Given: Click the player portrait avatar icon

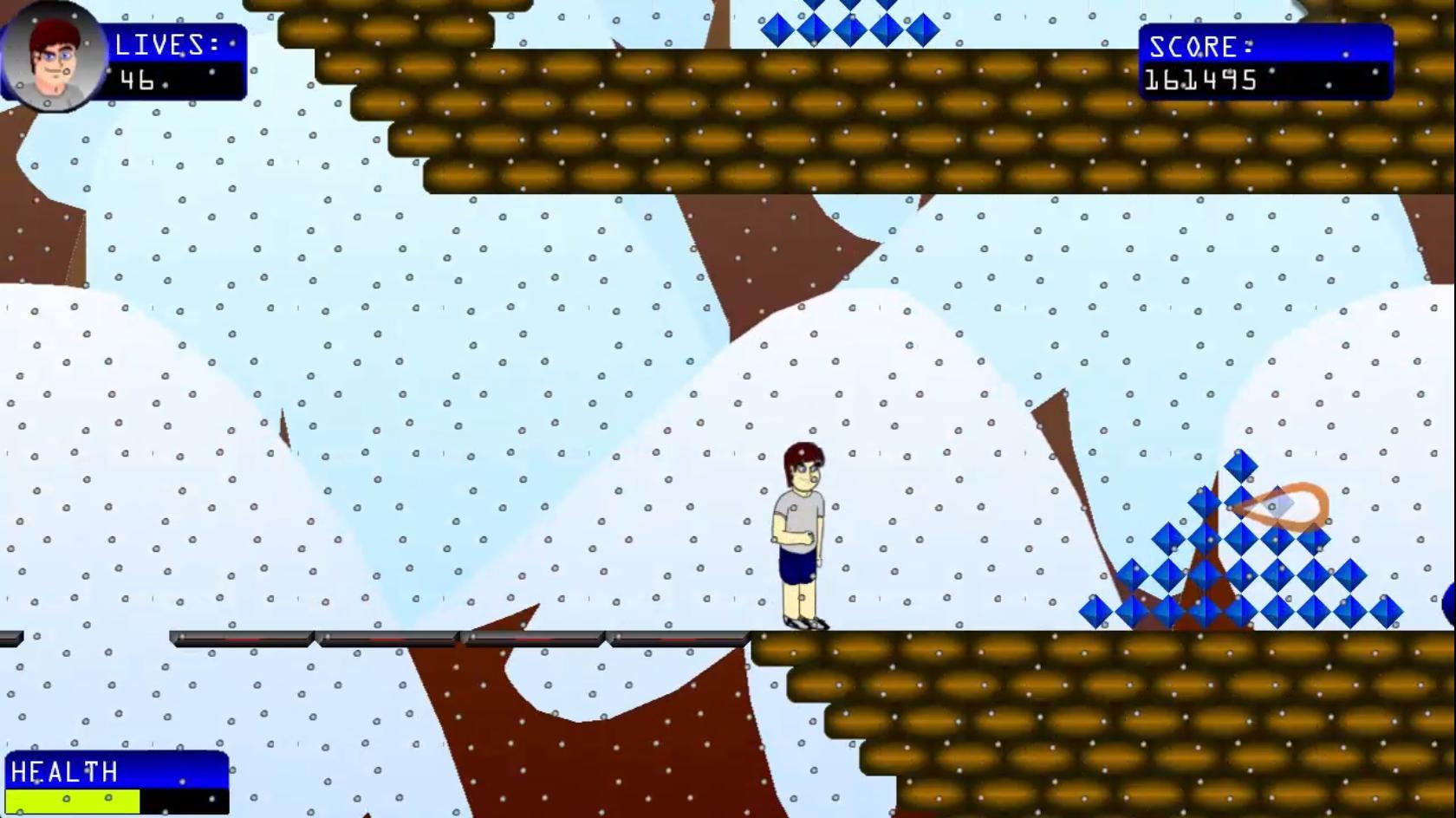Looking at the screenshot, I should 52,56.
